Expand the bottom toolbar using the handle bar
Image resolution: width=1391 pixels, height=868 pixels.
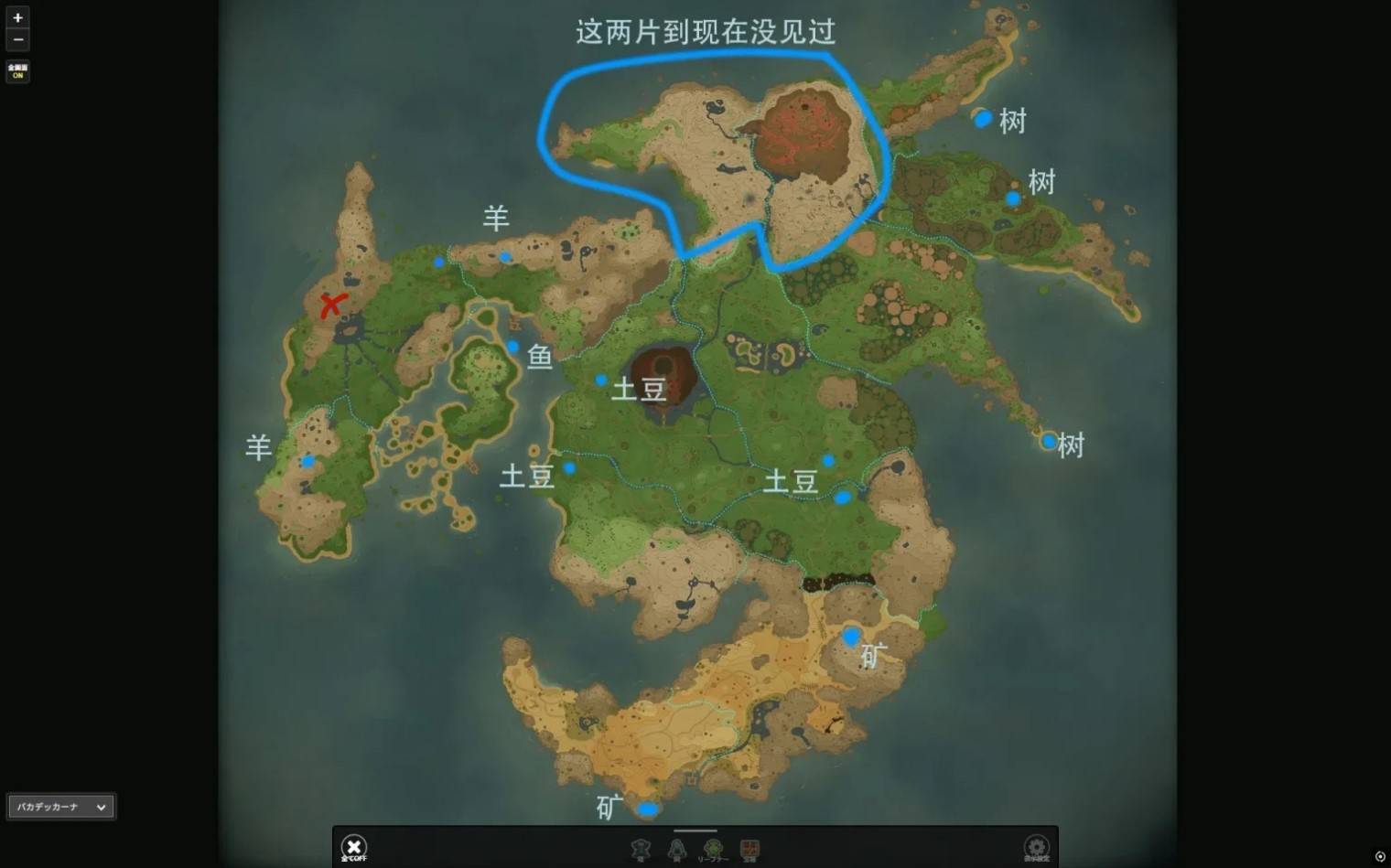tap(695, 830)
